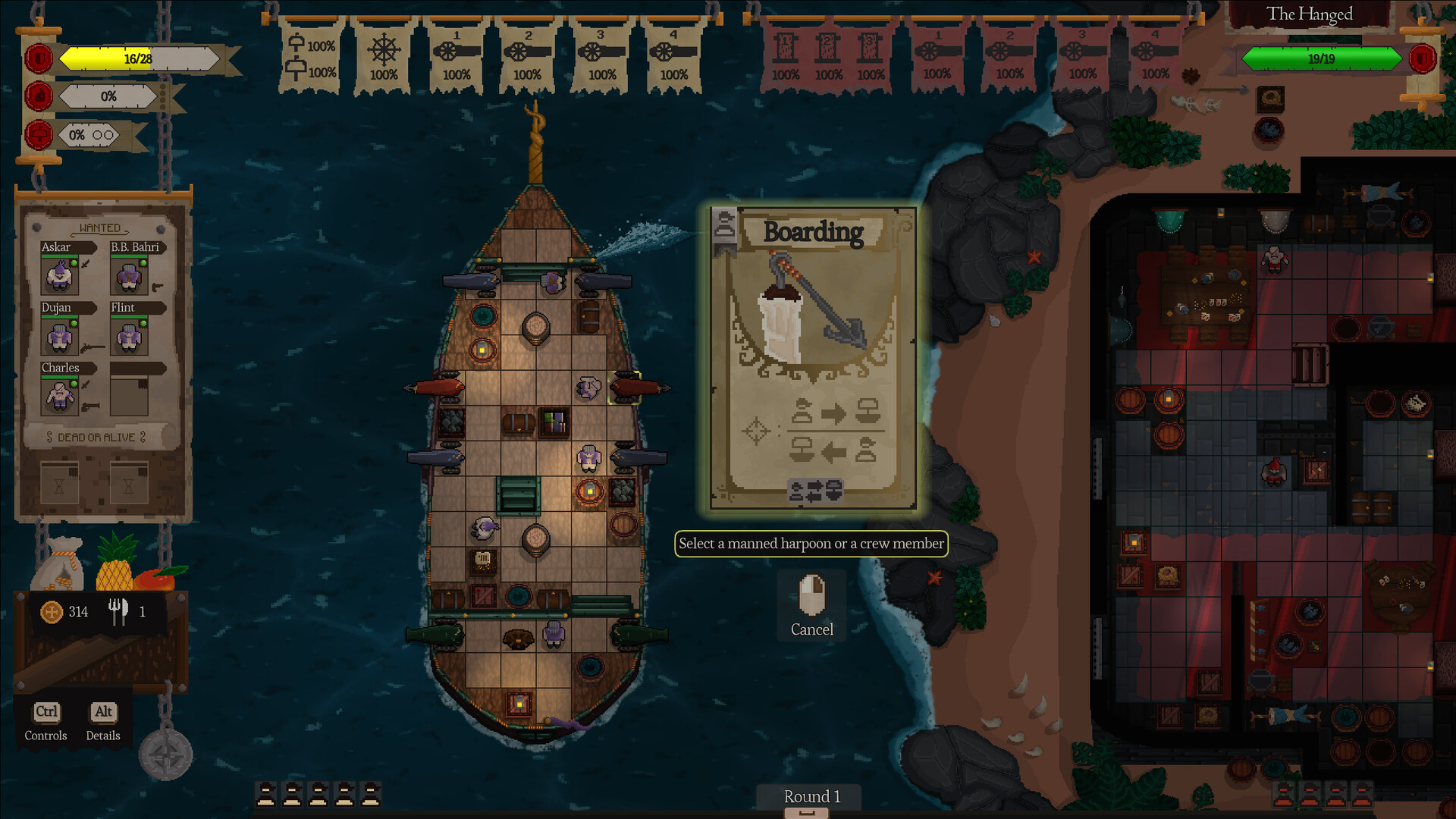This screenshot has height=819, width=1456.
Task: Pick your cannon 3 banner
Action: point(601,58)
